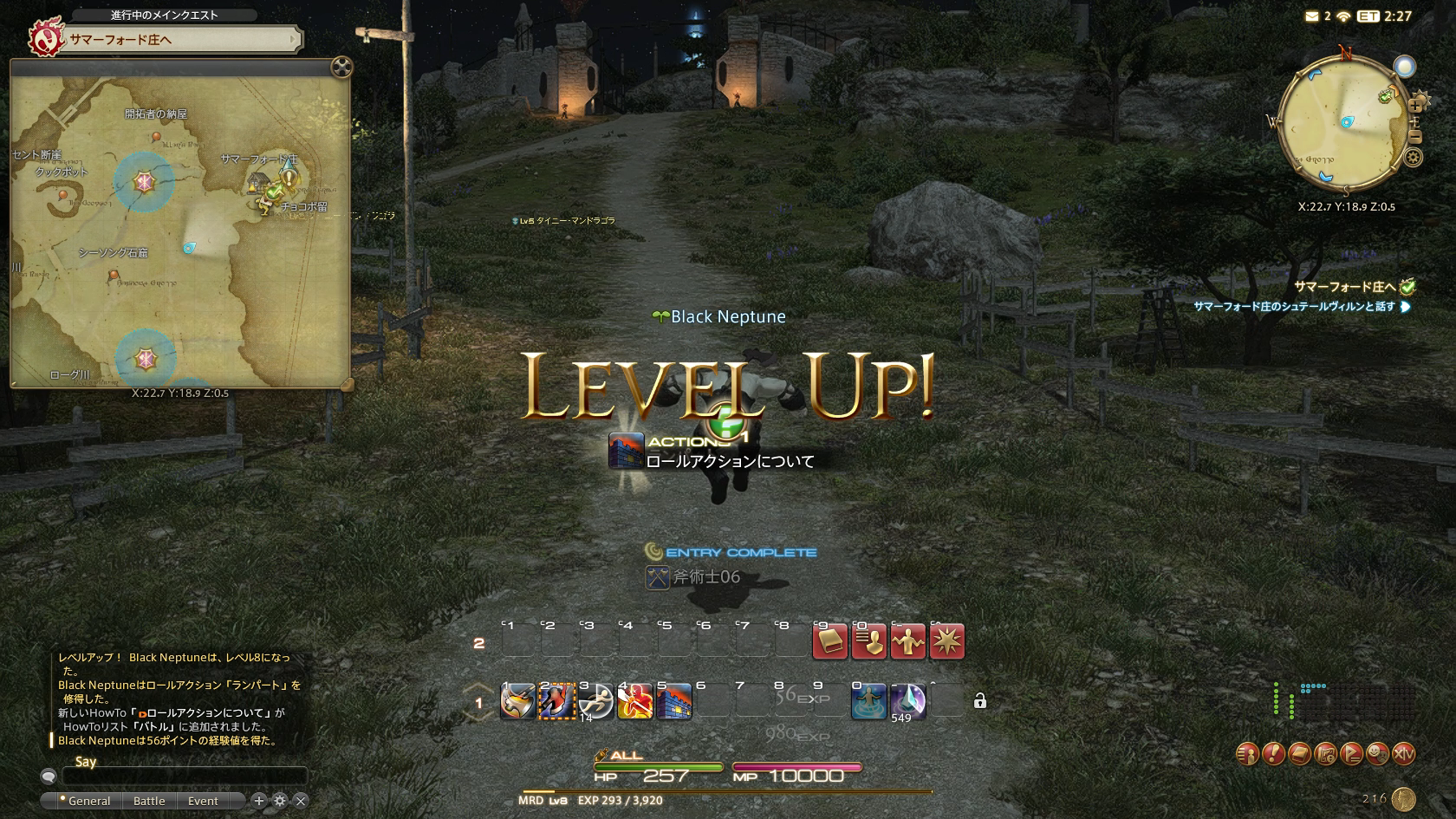This screenshot has width=1456, height=819.
Task: Click the quest objective in duty list
Action: pos(1294,307)
